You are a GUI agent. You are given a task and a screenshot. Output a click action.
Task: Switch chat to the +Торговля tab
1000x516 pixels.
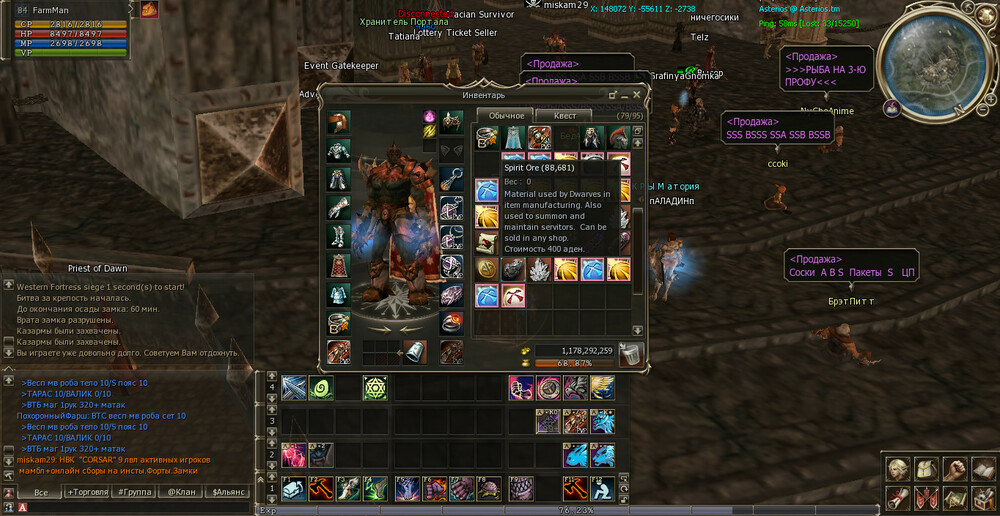[x=89, y=492]
